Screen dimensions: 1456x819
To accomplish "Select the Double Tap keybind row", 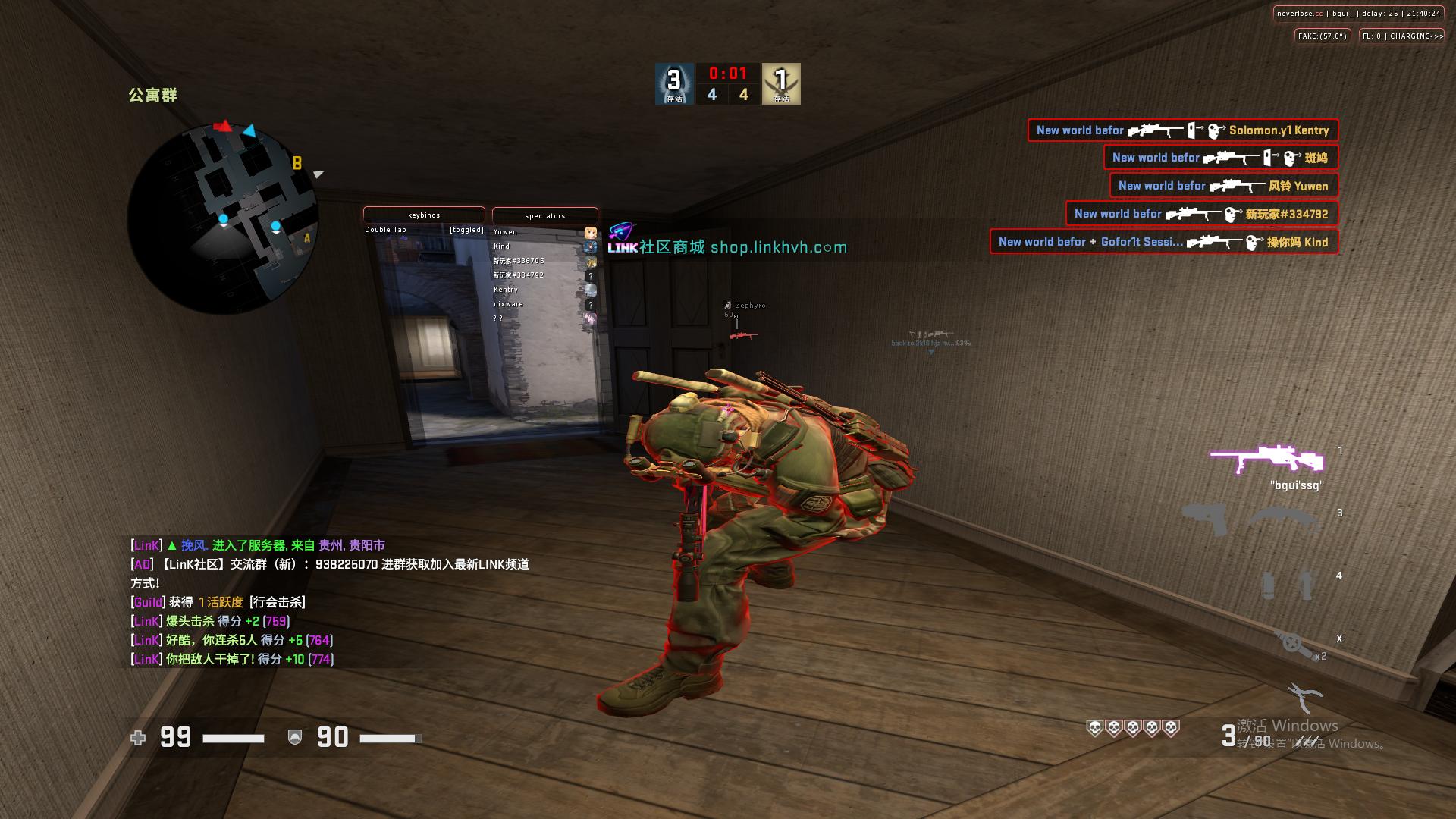I will (x=423, y=230).
